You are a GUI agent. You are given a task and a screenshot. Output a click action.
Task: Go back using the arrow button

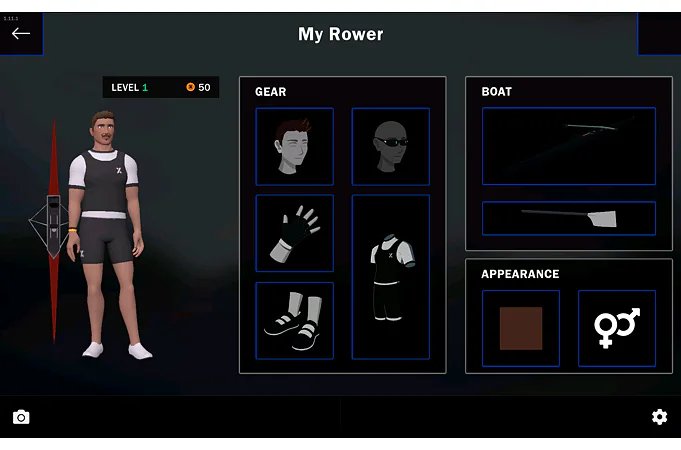tap(21, 33)
